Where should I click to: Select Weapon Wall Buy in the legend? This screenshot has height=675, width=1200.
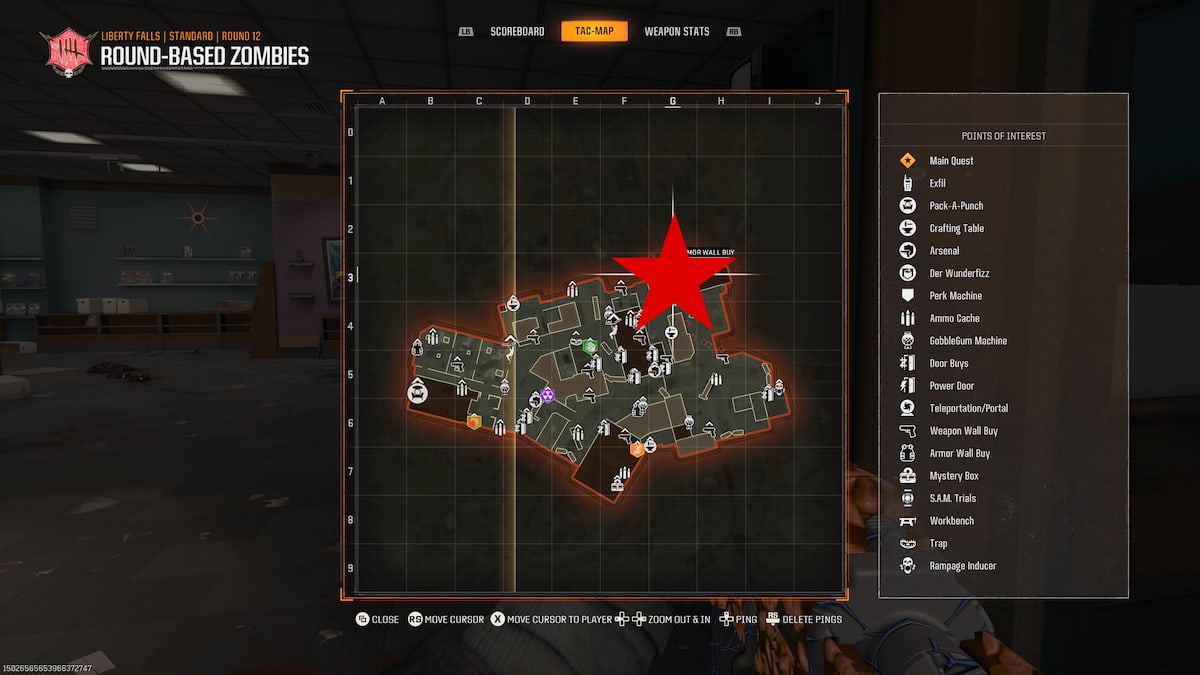point(963,431)
